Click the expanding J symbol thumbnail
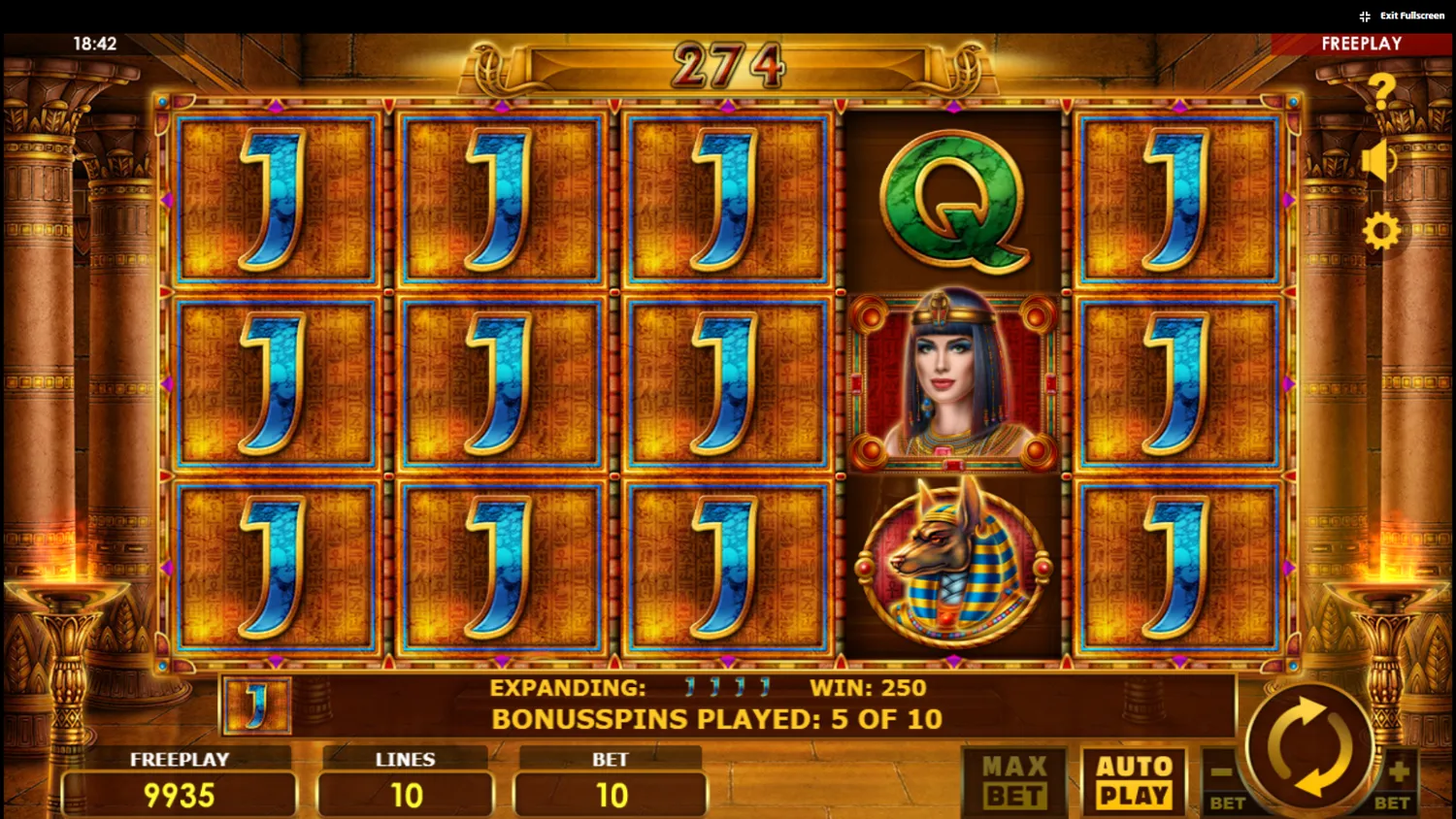1456x819 pixels. tap(256, 707)
